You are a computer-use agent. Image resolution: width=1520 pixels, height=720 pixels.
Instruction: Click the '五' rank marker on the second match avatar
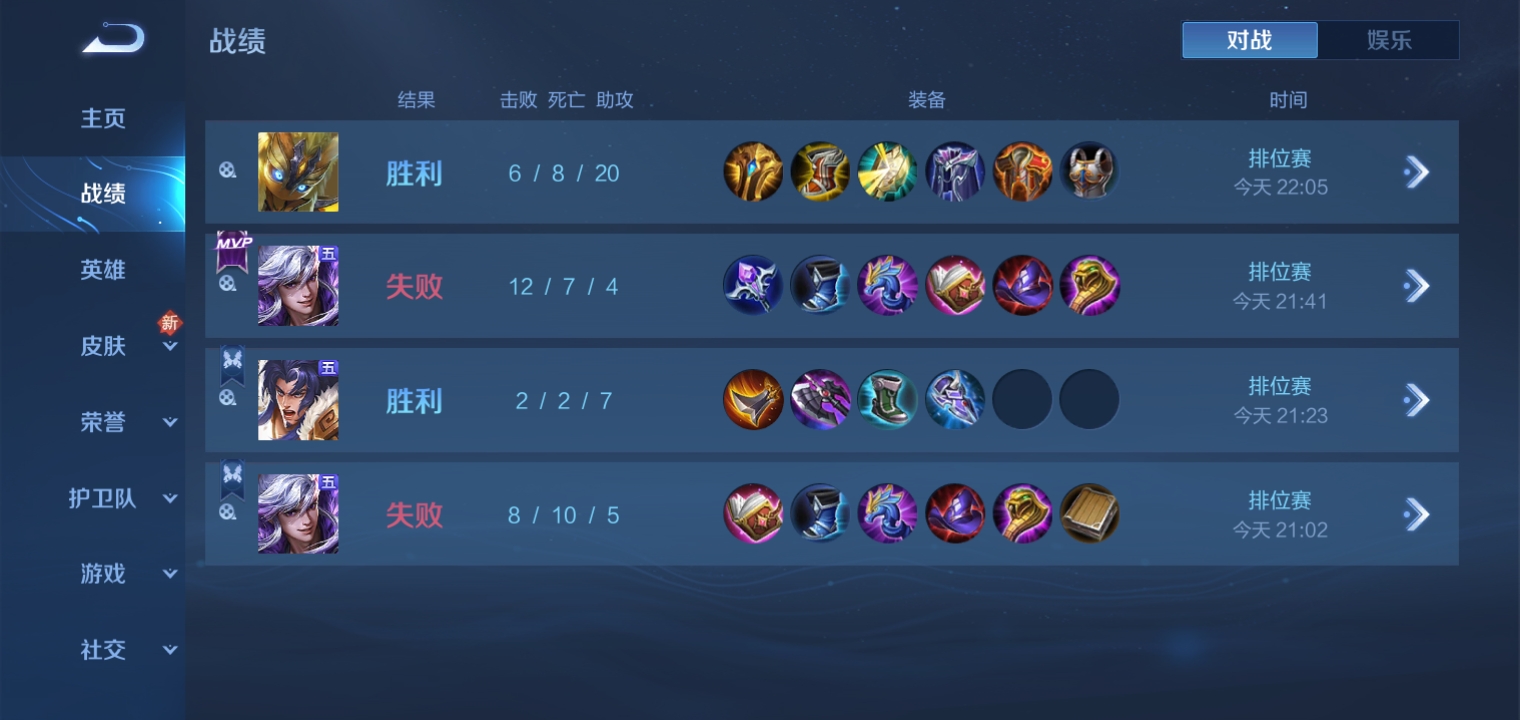pos(329,253)
